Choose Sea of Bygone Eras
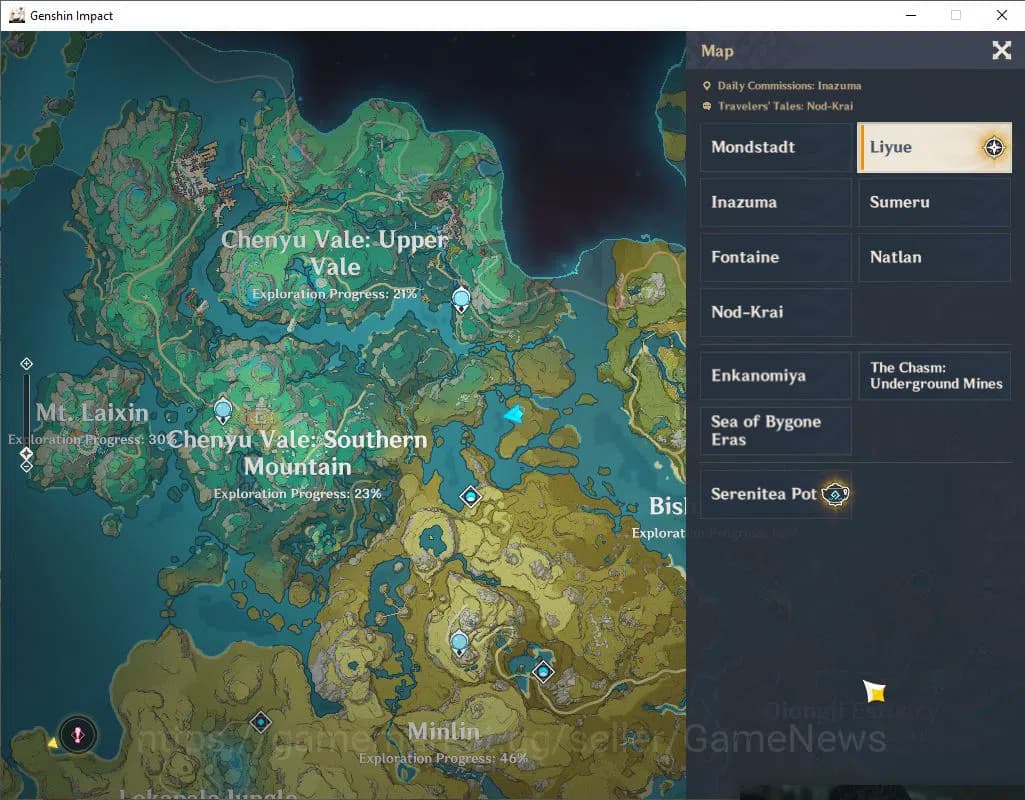Screen dimensions: 1025x800 775,431
